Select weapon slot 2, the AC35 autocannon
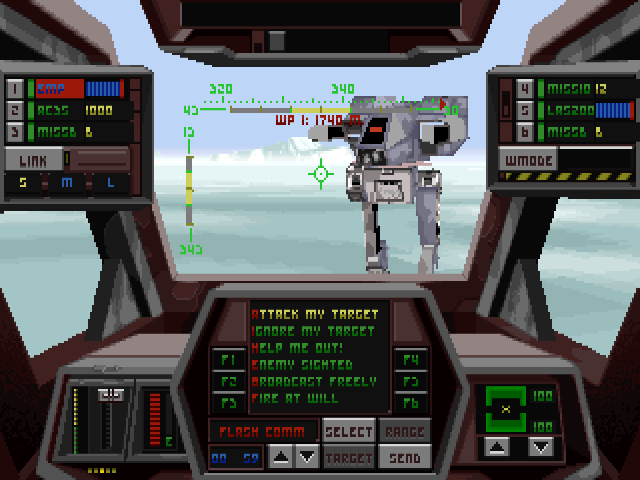640x480 pixels. pyautogui.click(x=15, y=110)
